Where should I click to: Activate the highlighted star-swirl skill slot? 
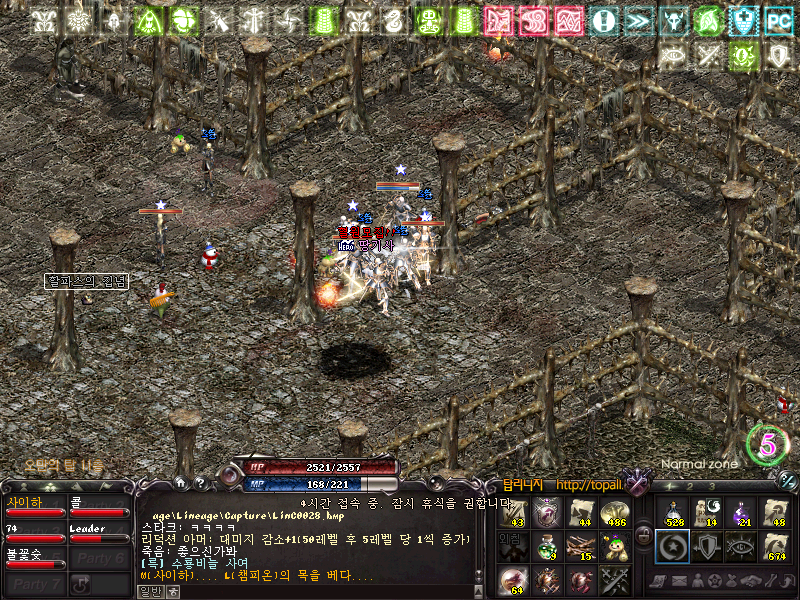672,546
